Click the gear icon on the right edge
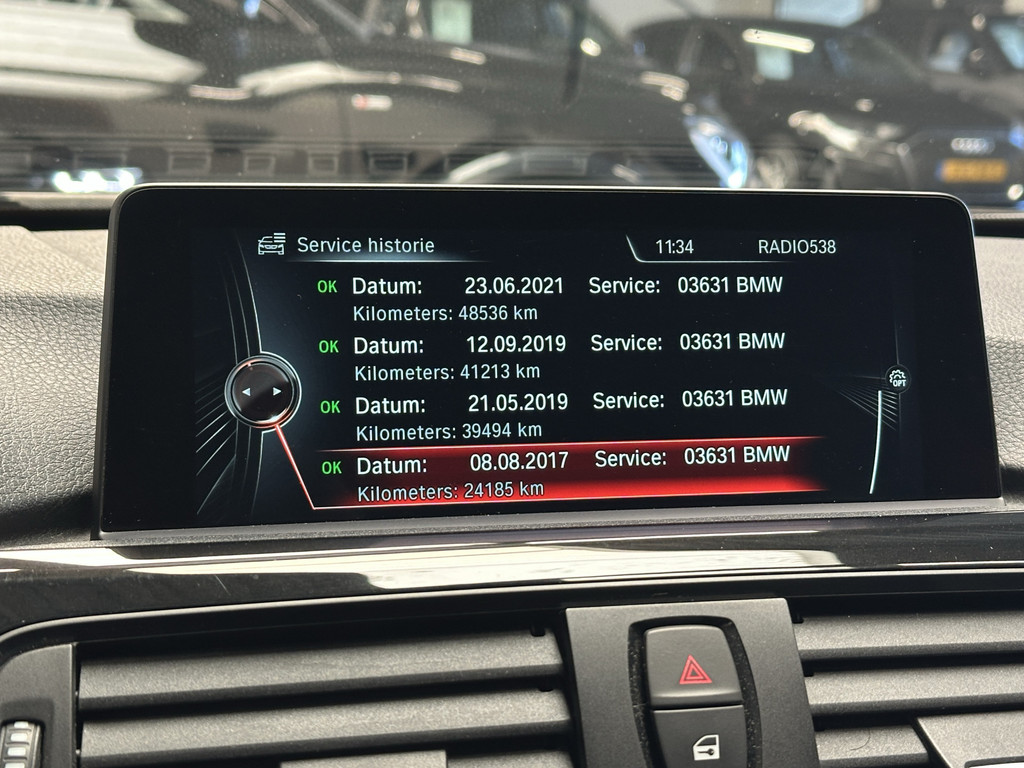This screenshot has height=768, width=1024. point(897,379)
